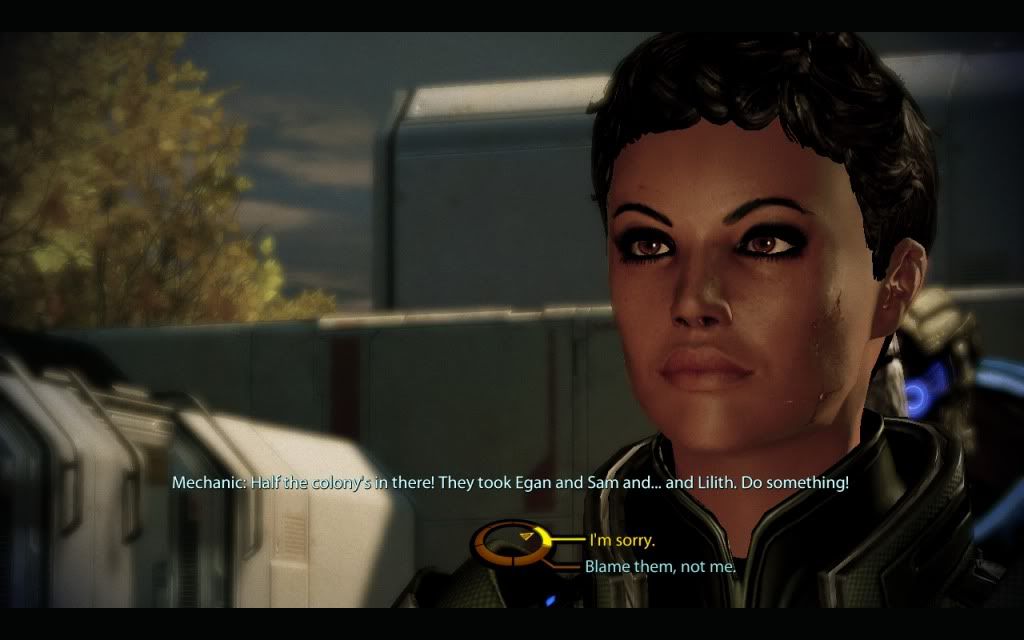Choose the "I'm sorry." dialogue reply

click(621, 541)
